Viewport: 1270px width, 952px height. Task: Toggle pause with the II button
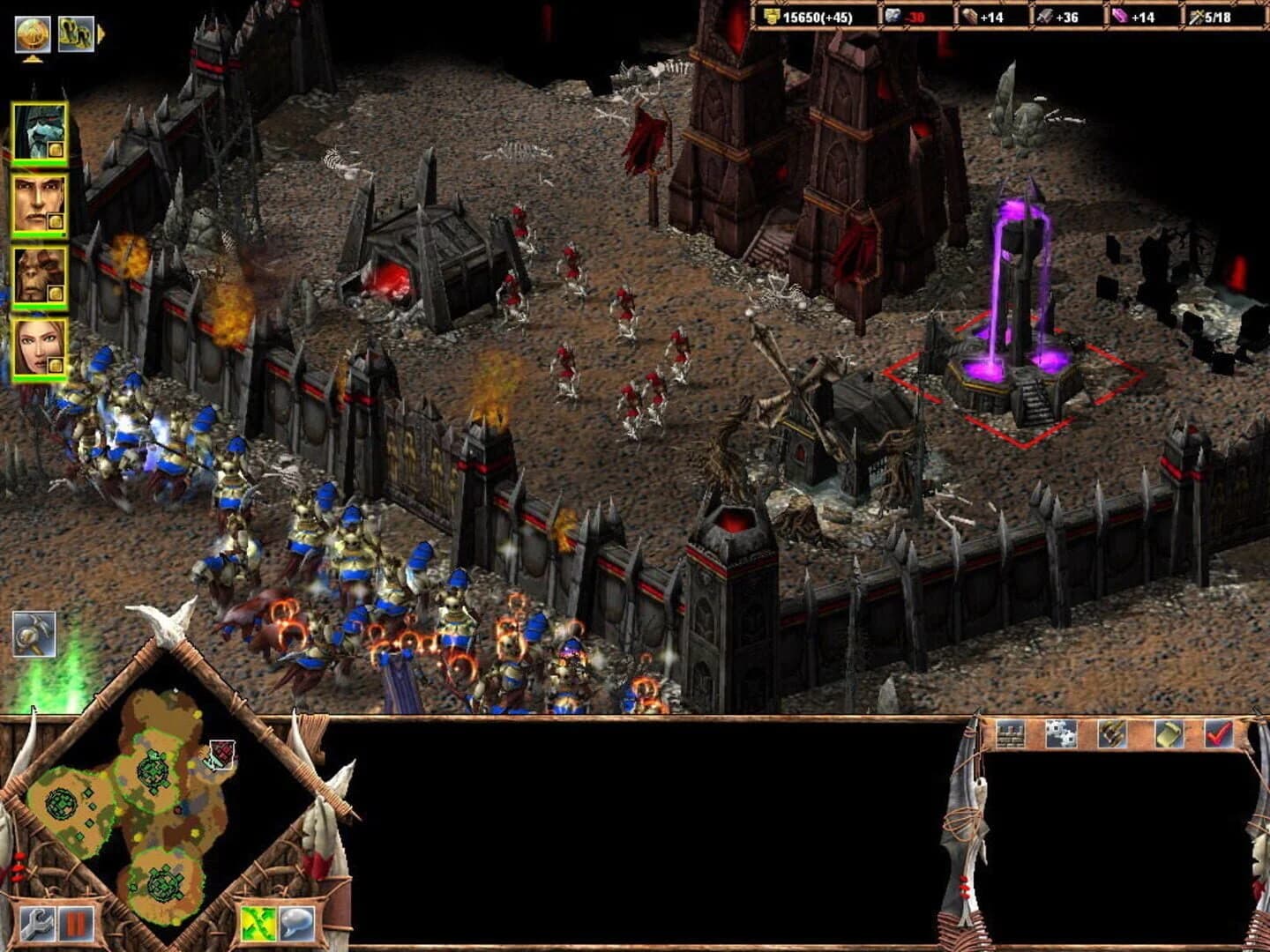coord(75,922)
